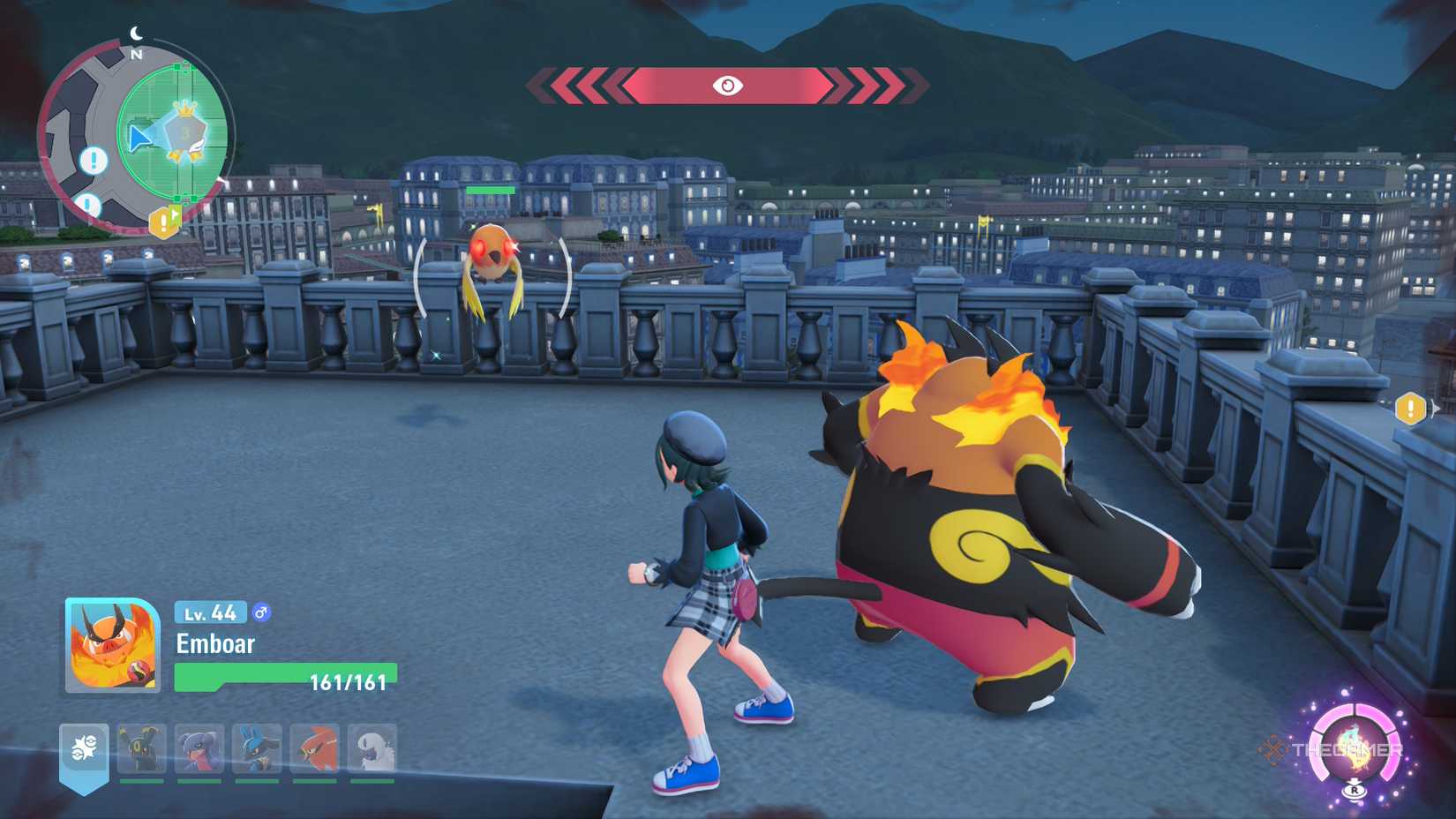Click the red eye alert indicator
Viewport: 1456px width, 819px height.
click(x=727, y=86)
